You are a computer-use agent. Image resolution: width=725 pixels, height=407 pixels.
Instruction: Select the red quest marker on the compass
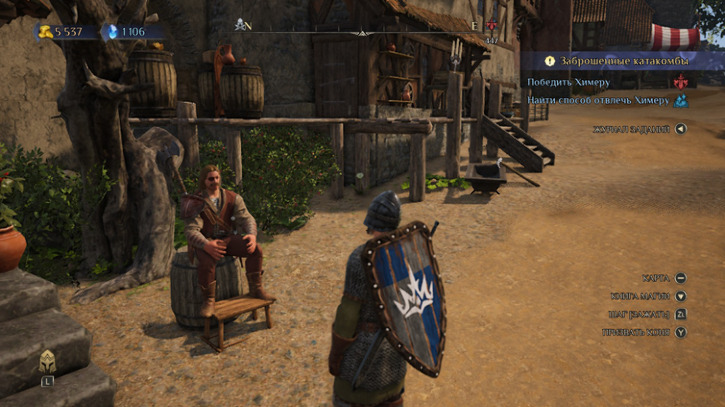pos(491,27)
